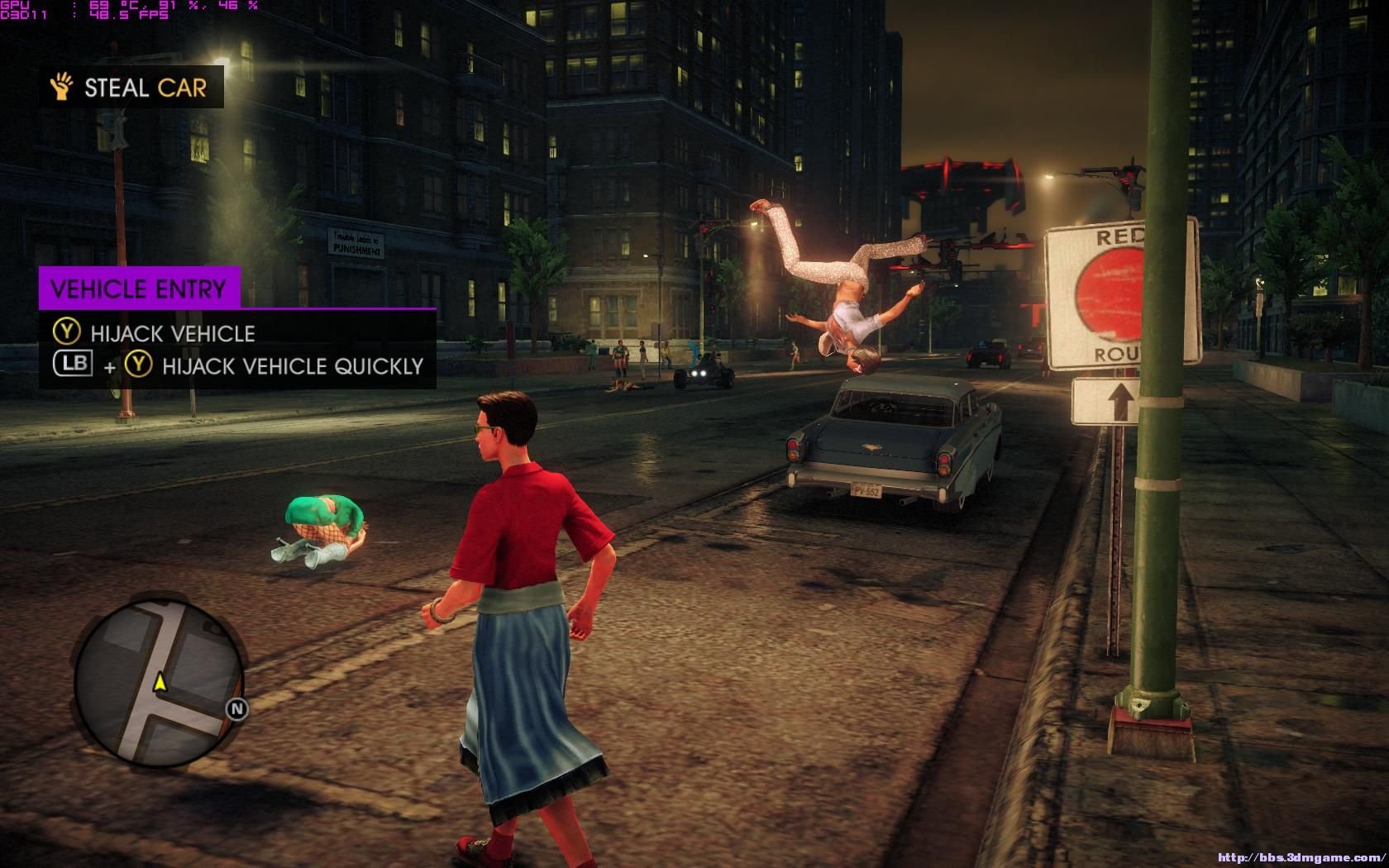The image size is (1389, 868).
Task: Click the yellow player arrow on minimap
Action: [x=160, y=682]
